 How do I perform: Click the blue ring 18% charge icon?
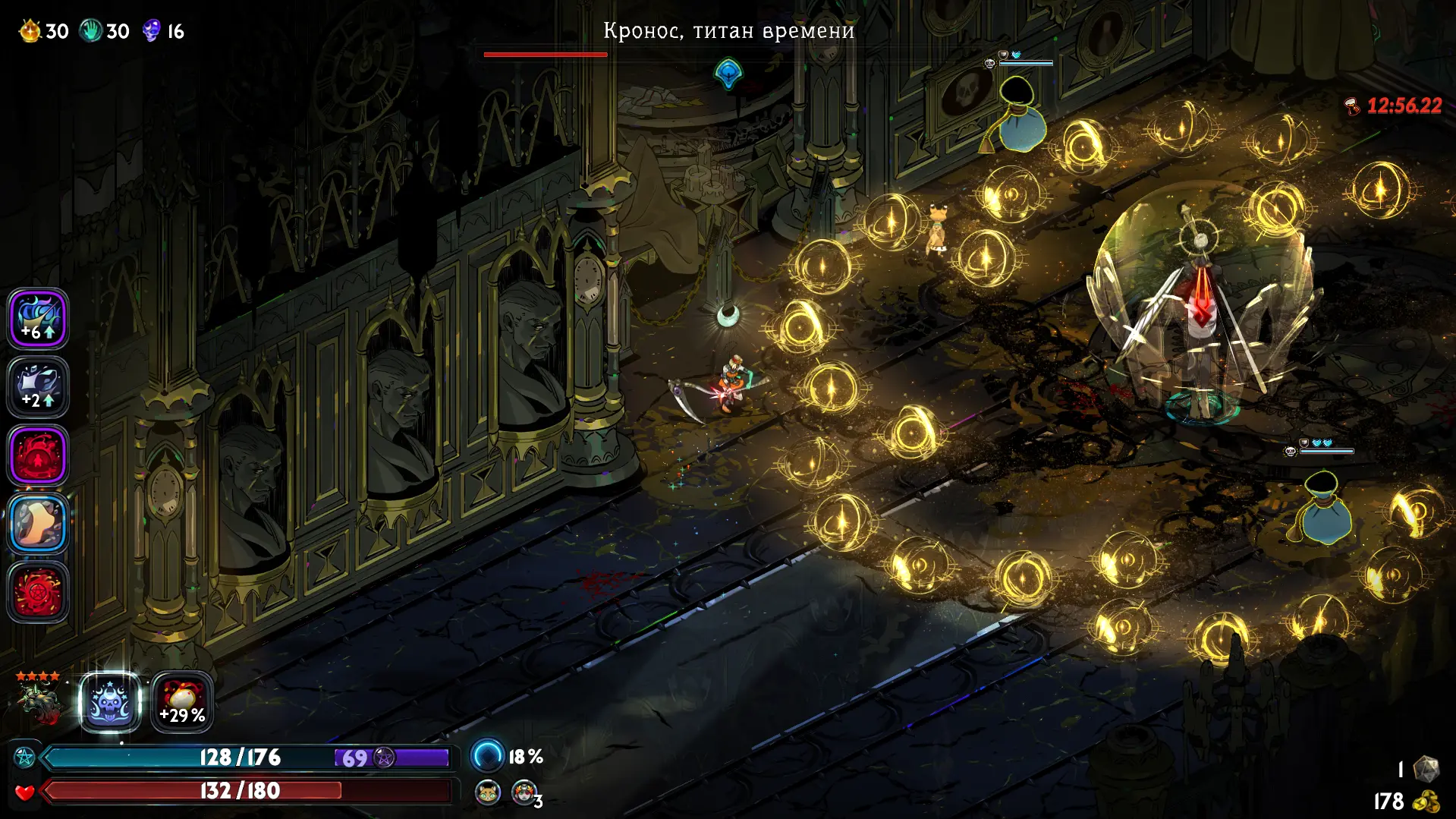(x=487, y=756)
